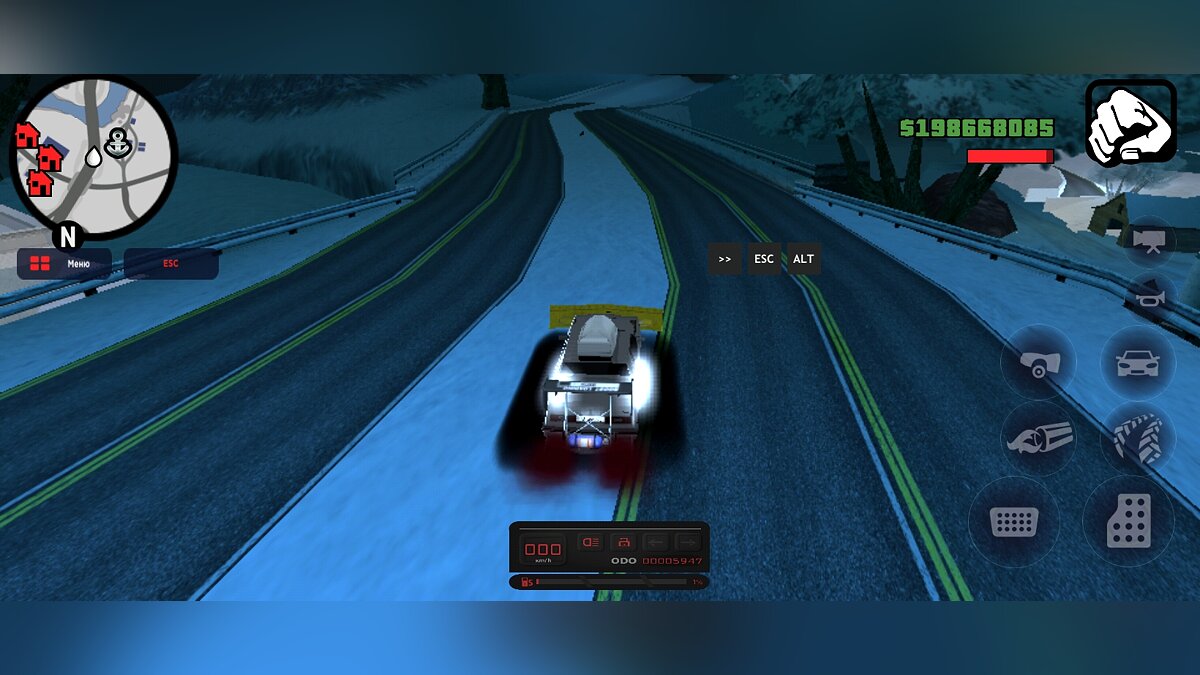Select the fist weapon icon
The width and height of the screenshot is (1200, 675).
click(x=1130, y=122)
